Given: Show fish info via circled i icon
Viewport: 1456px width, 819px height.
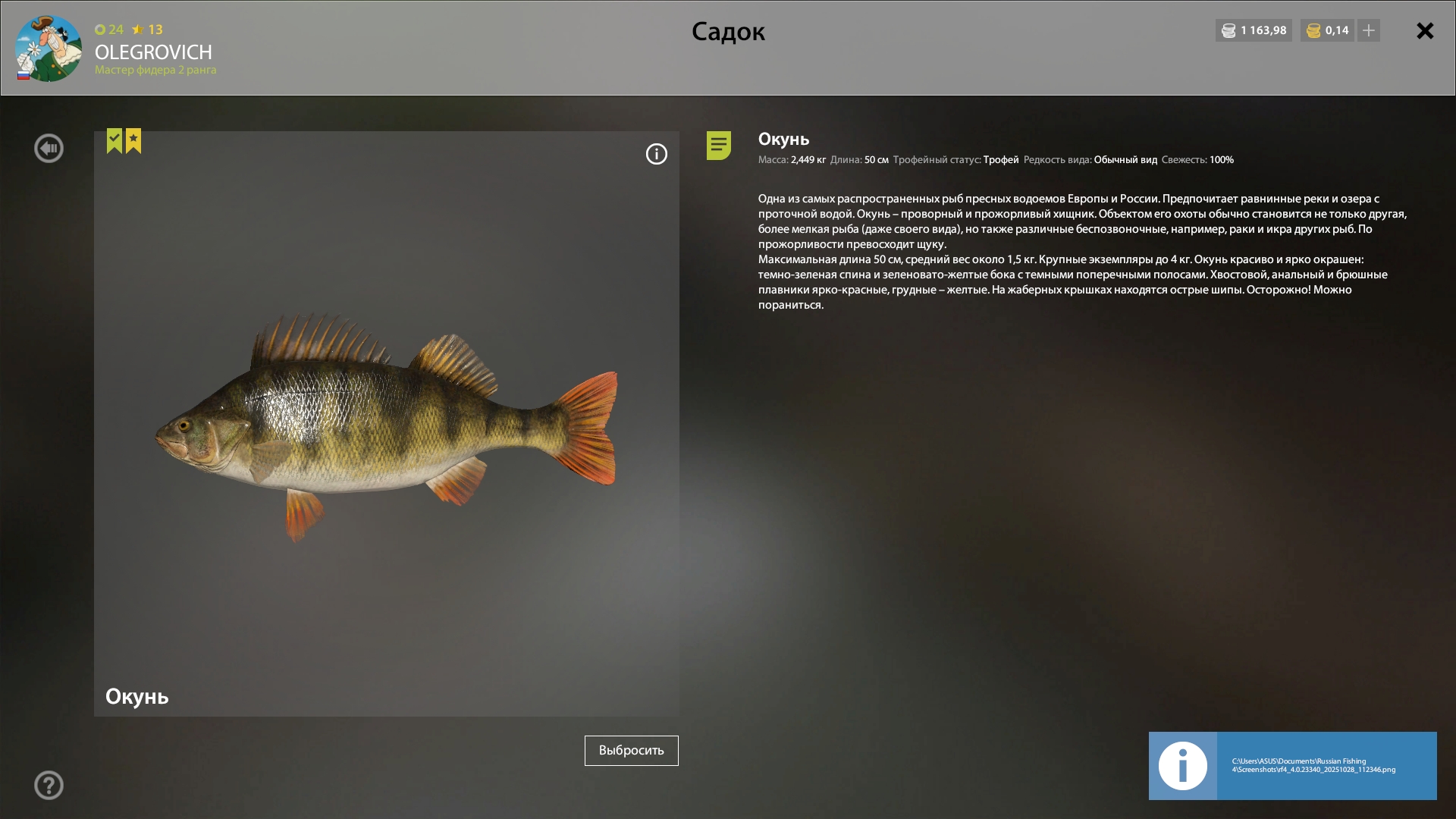Looking at the screenshot, I should 656,154.
